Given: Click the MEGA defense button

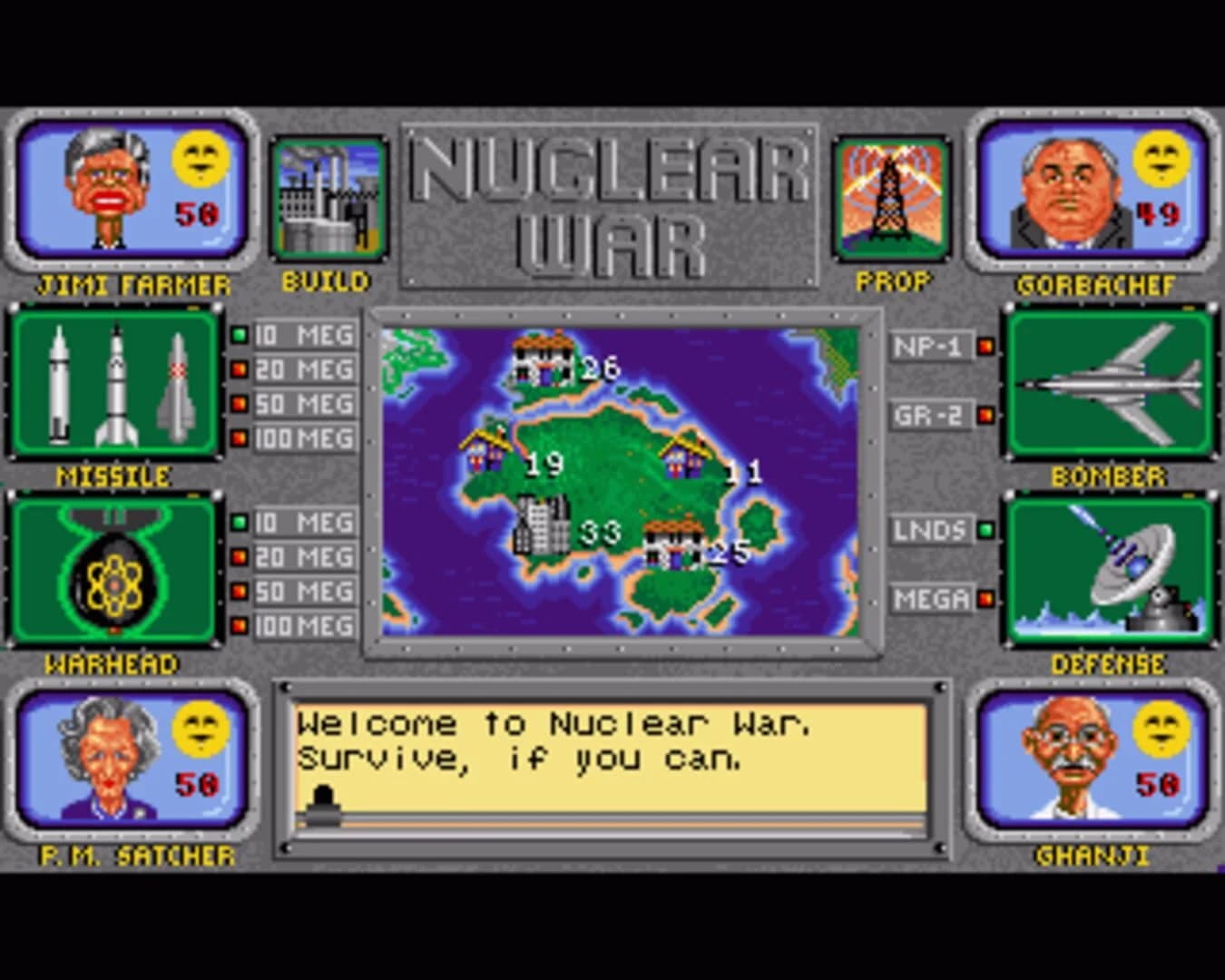Looking at the screenshot, I should [x=930, y=599].
